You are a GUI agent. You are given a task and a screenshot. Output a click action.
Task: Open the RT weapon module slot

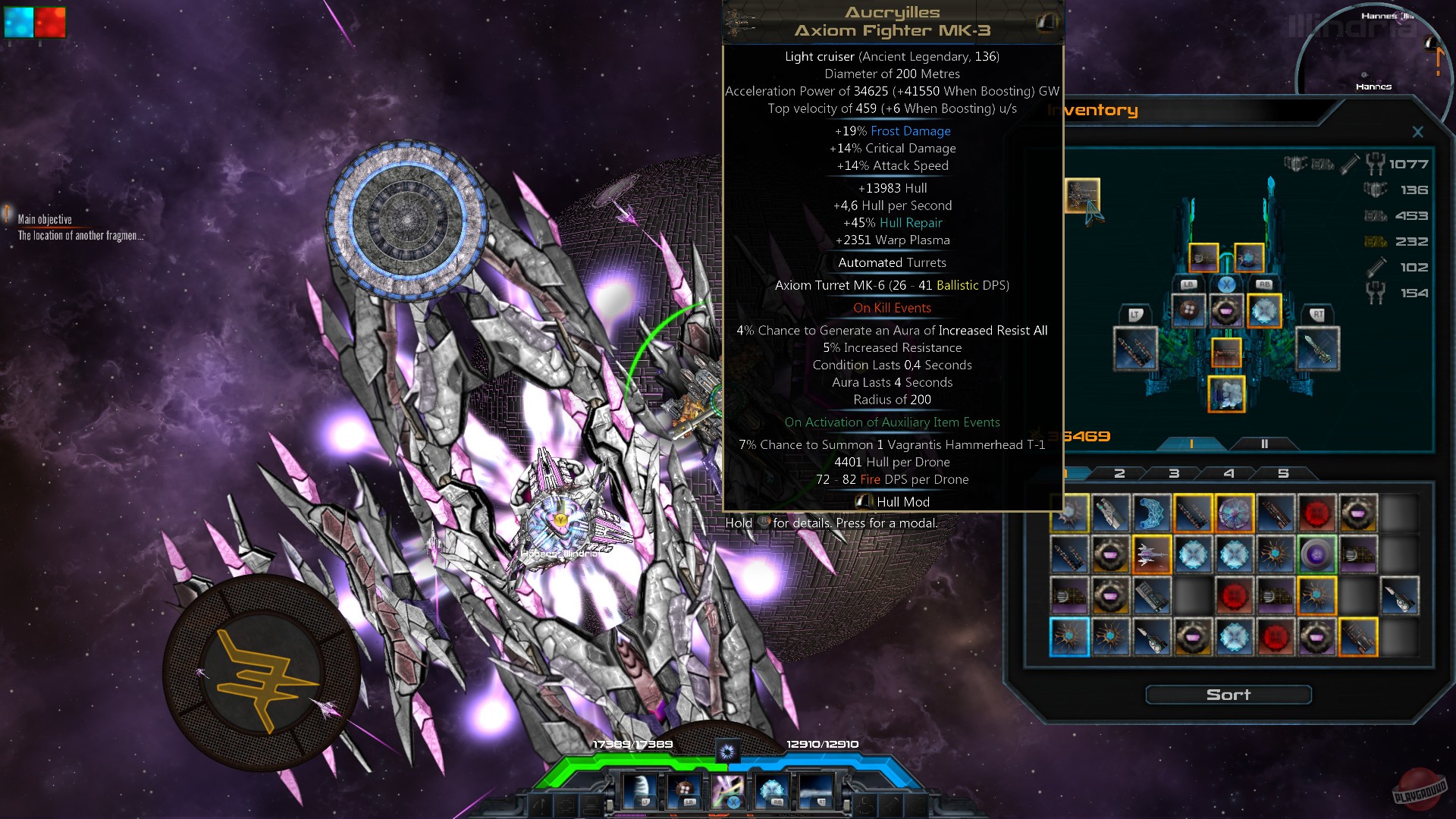[1317, 348]
